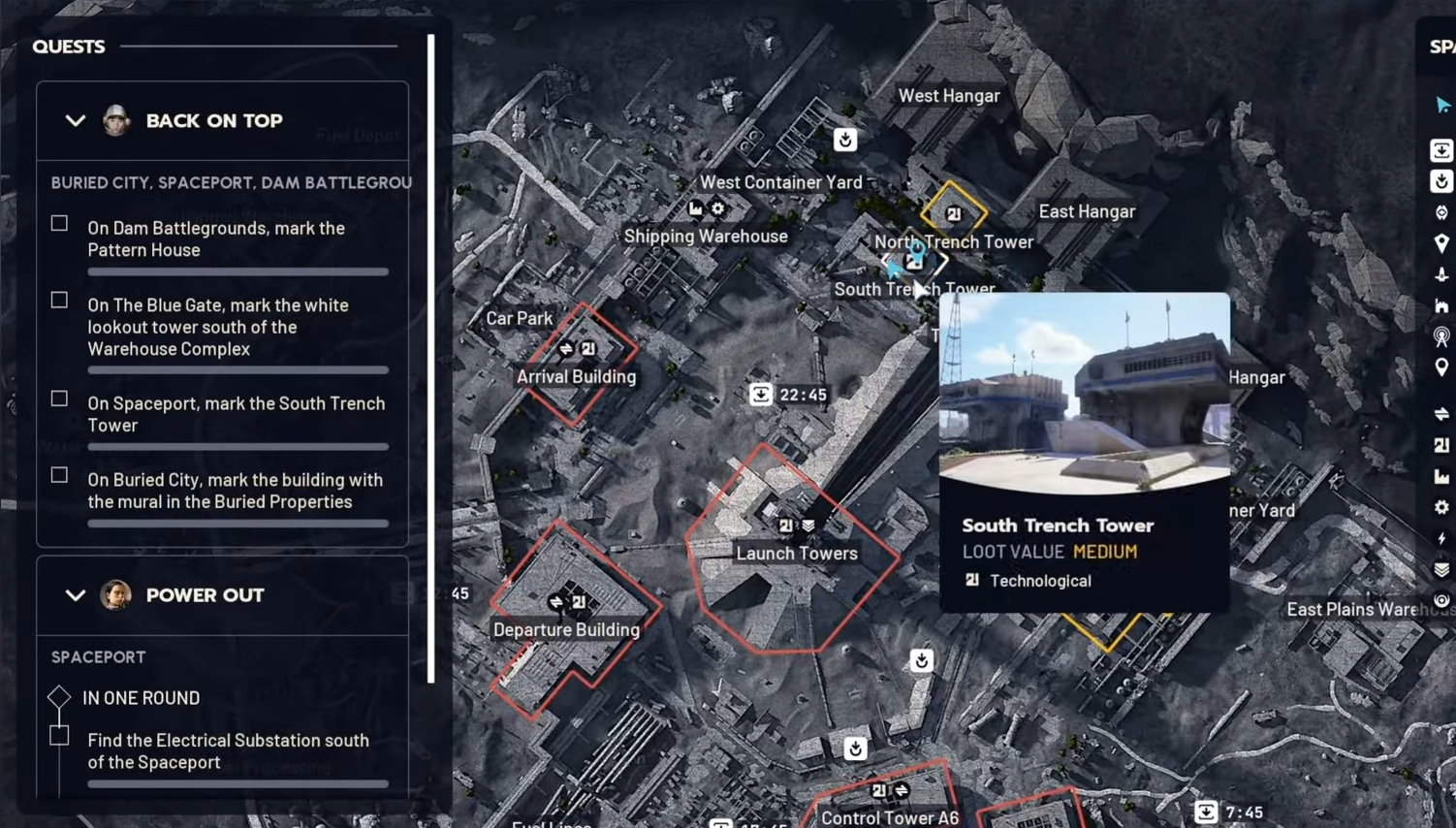Check the Electrical Substation objective under Power Out
The width and height of the screenshot is (1456, 828).
pos(58,735)
